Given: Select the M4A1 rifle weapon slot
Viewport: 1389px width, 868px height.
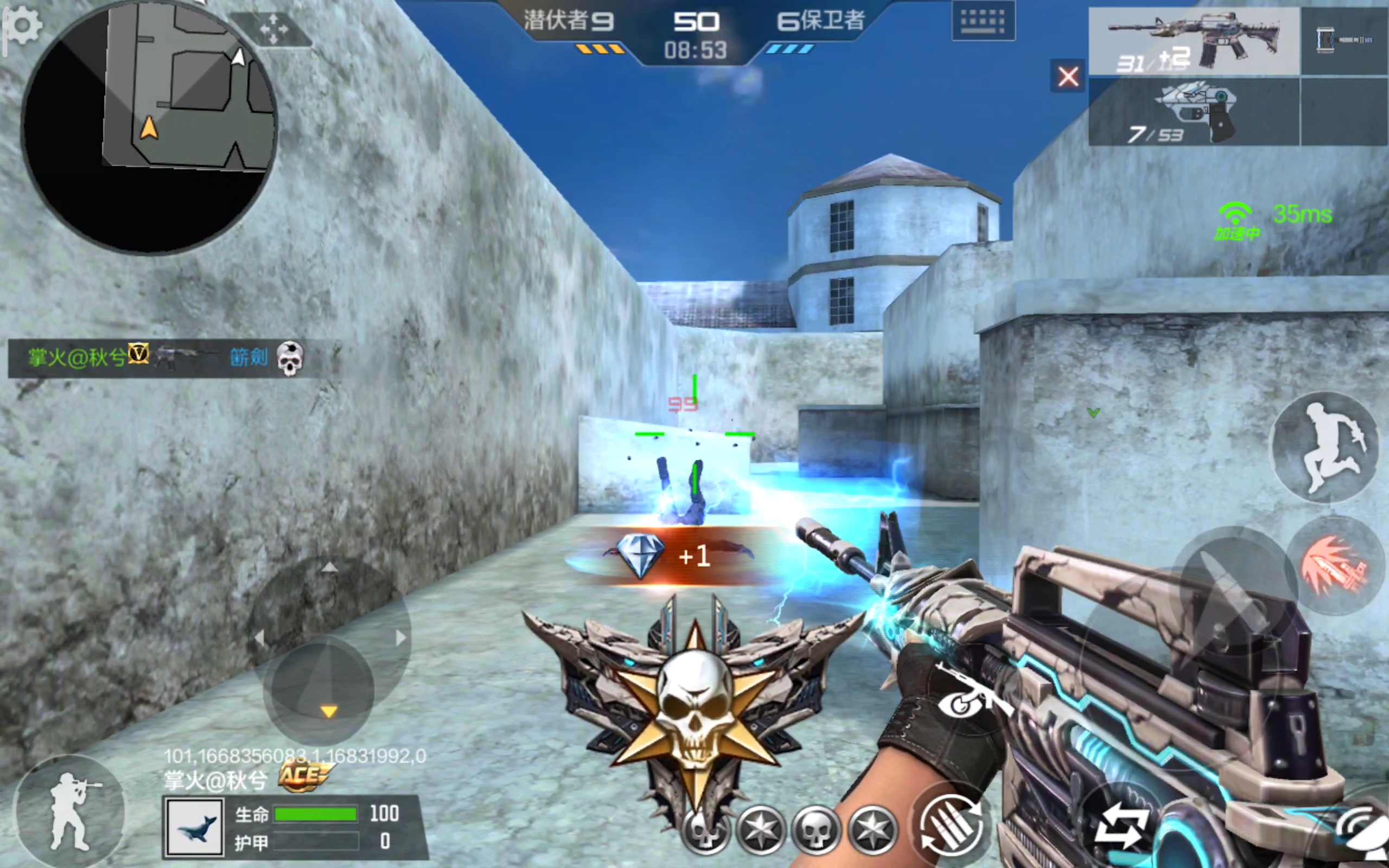Looking at the screenshot, I should [x=1194, y=41].
